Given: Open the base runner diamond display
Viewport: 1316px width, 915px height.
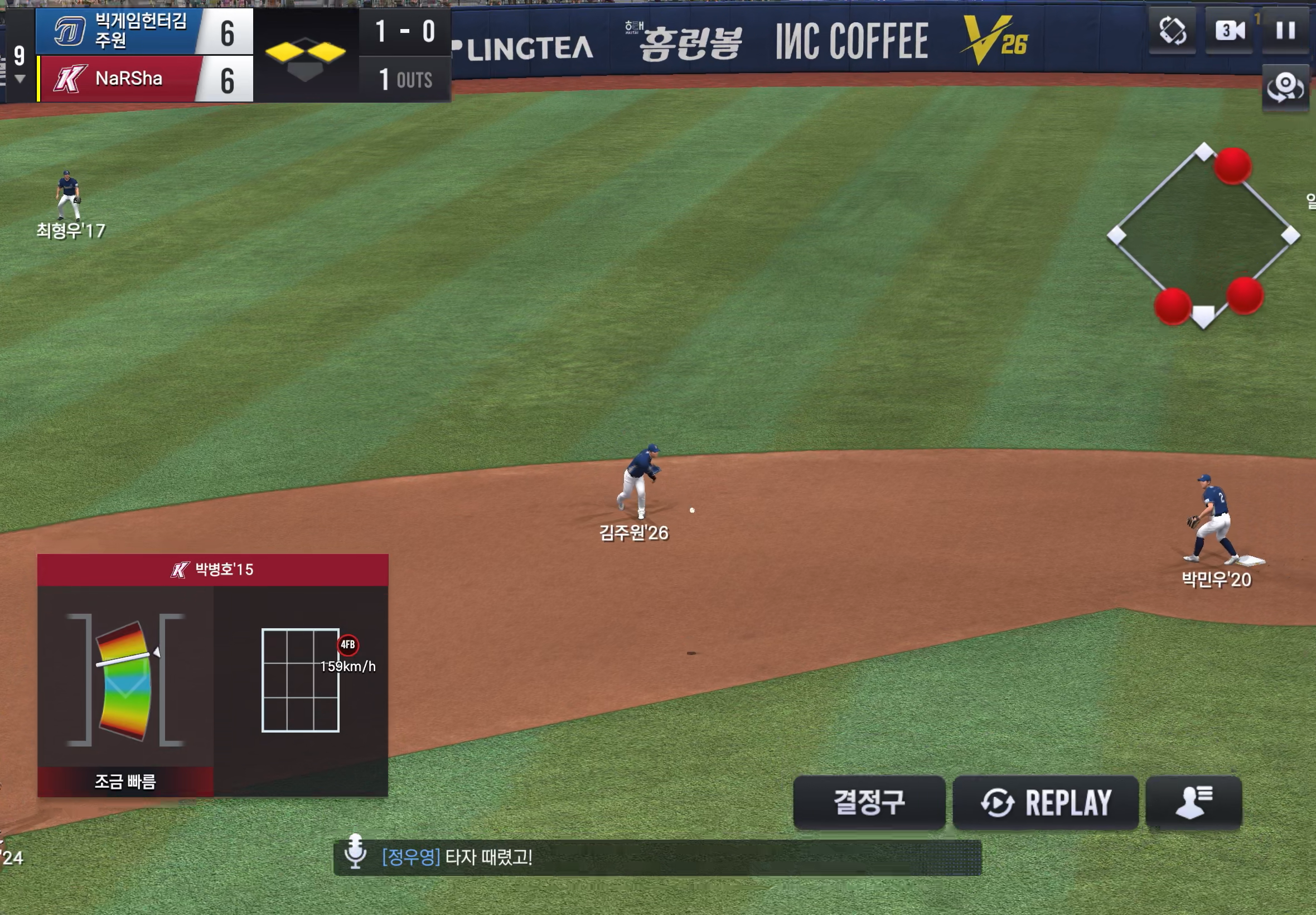Looking at the screenshot, I should click(x=1203, y=235).
